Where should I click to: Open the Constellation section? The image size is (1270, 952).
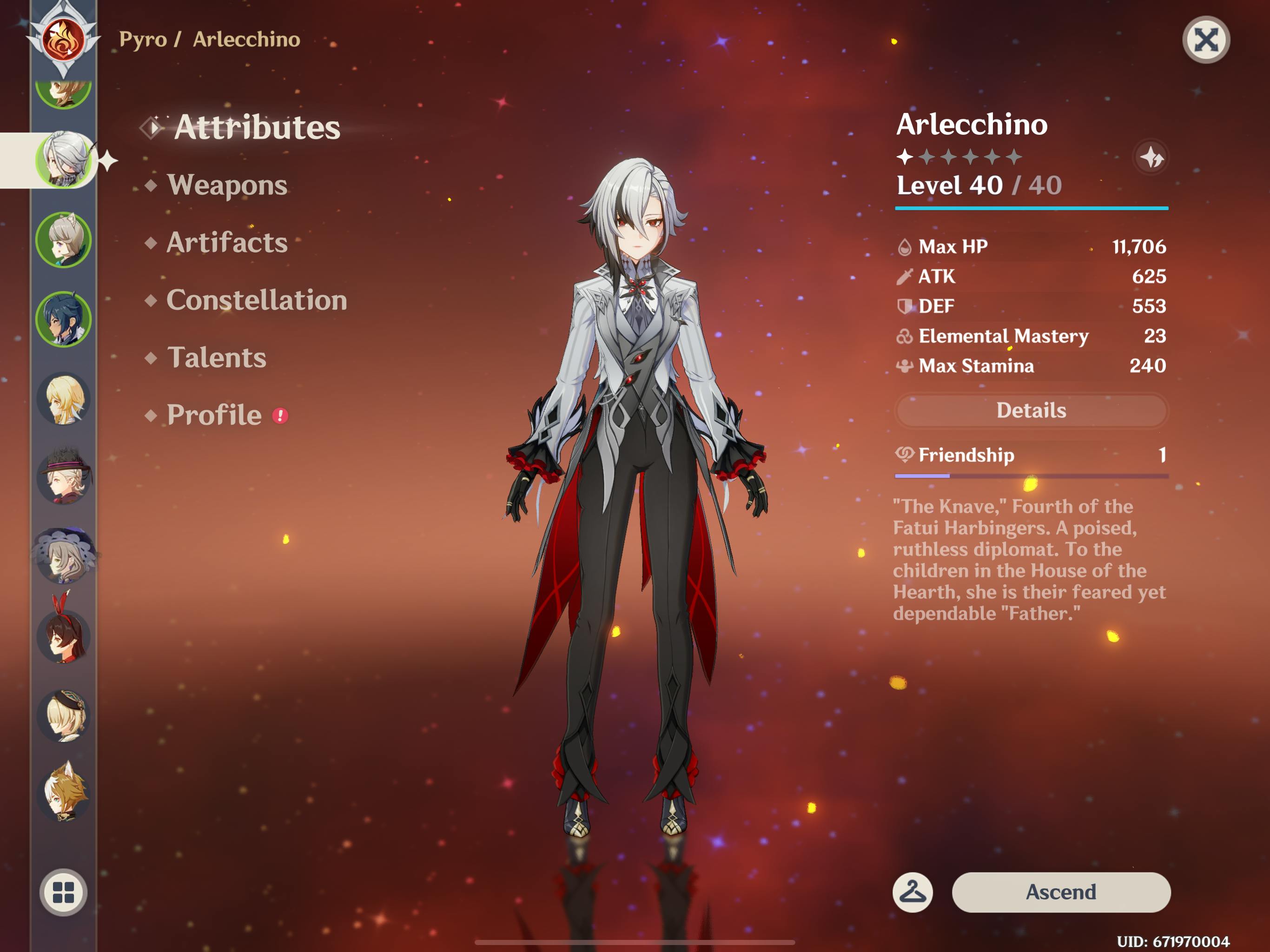pyautogui.click(x=257, y=300)
